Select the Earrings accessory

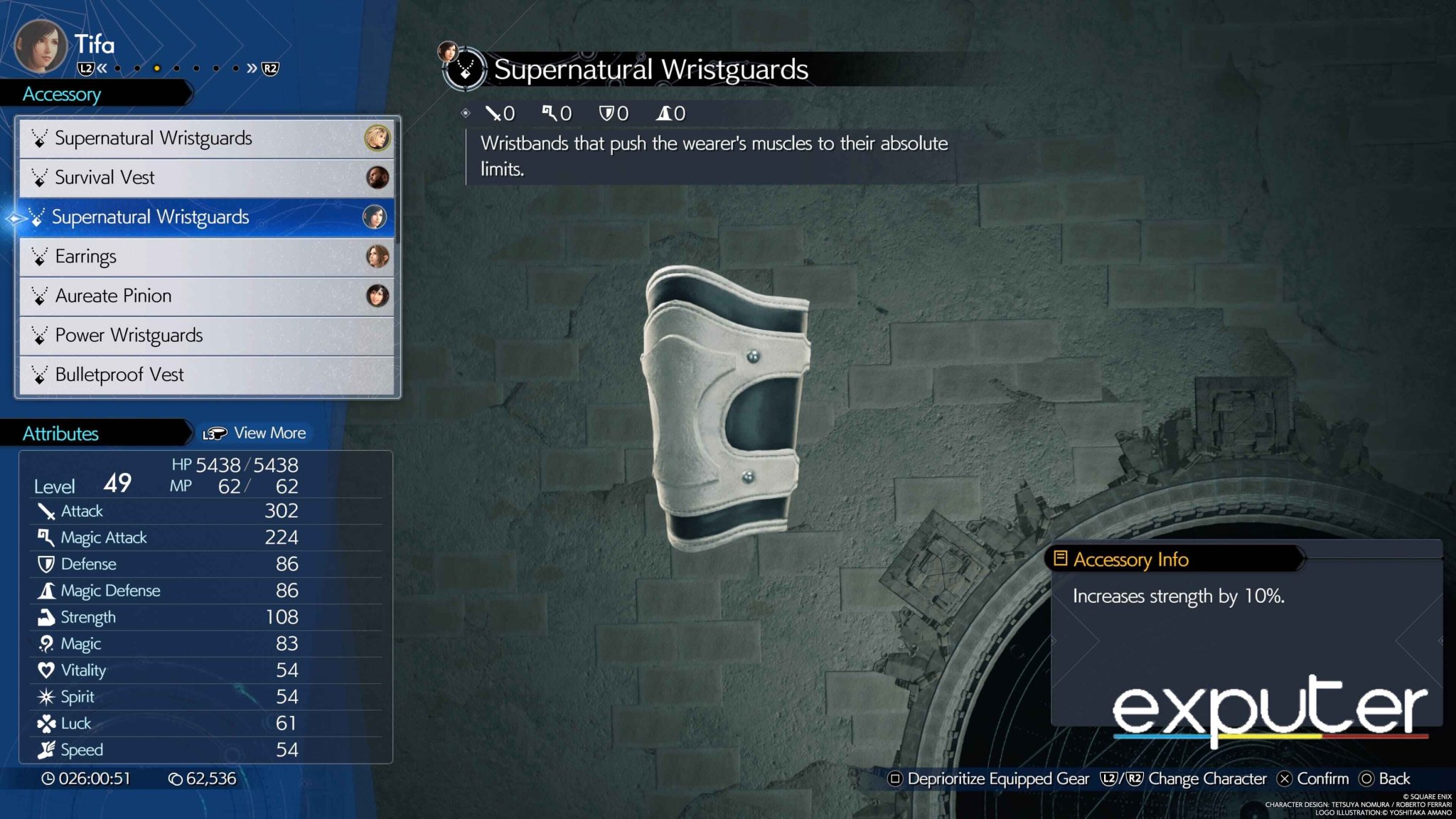[x=206, y=257]
